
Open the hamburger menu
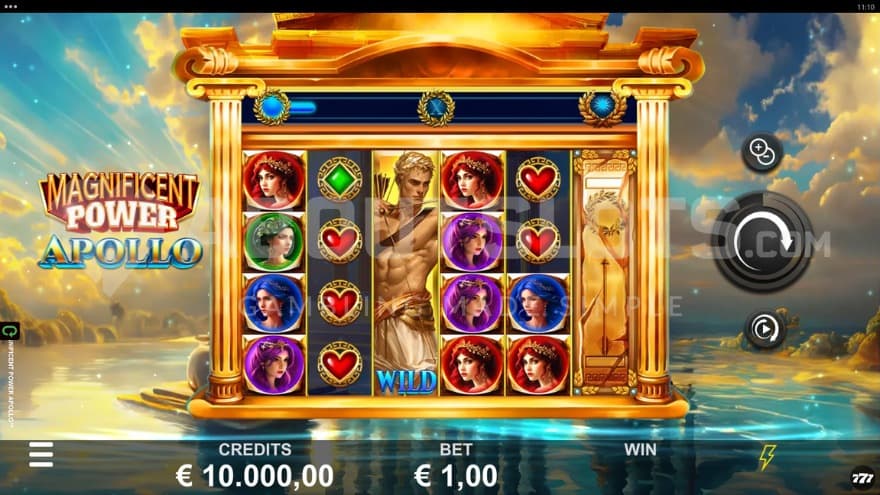tap(41, 454)
